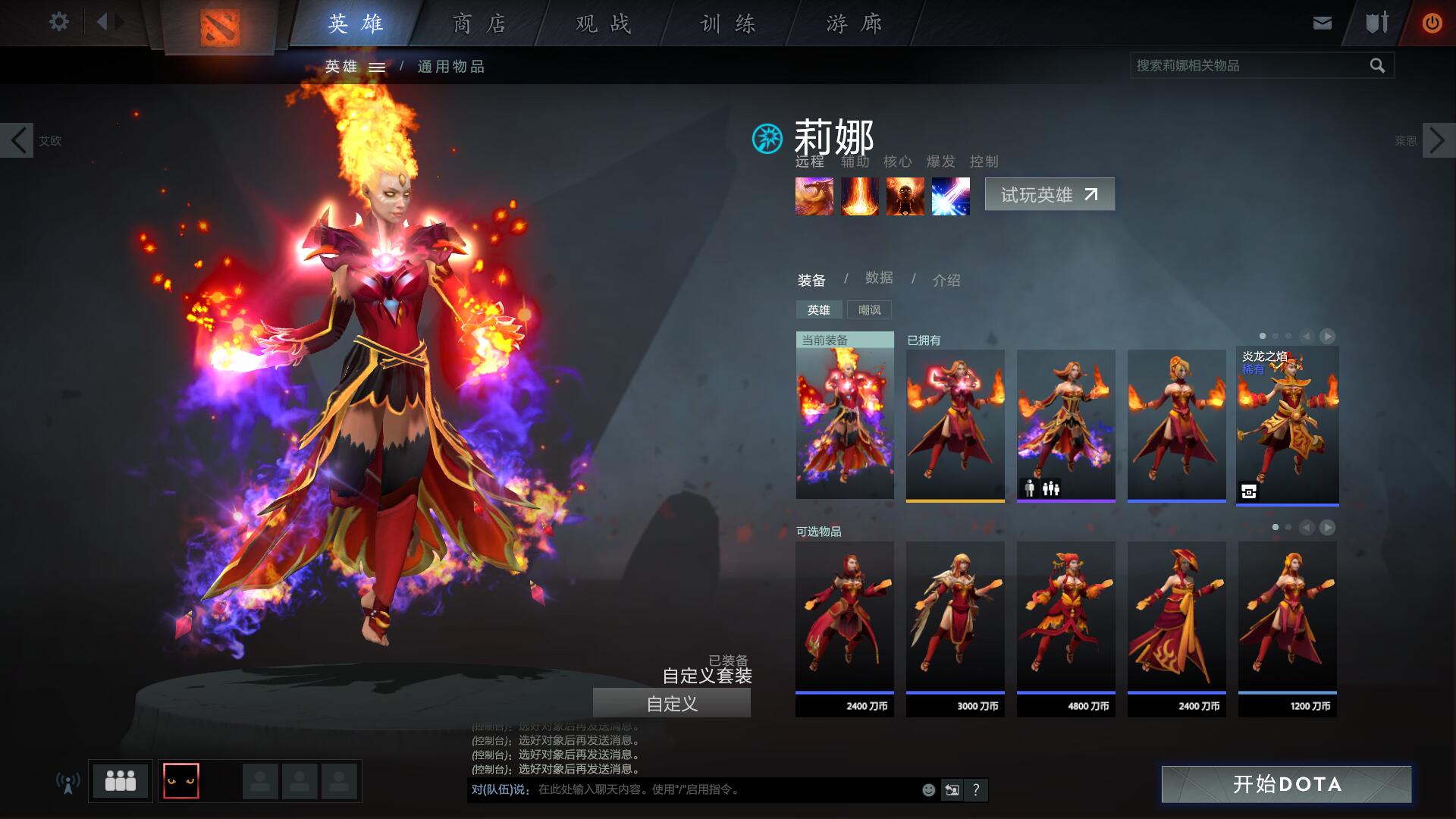This screenshot has height=819, width=1456.
Task: Choose the 4800 刀币 purchasable set
Action: (x=1065, y=628)
